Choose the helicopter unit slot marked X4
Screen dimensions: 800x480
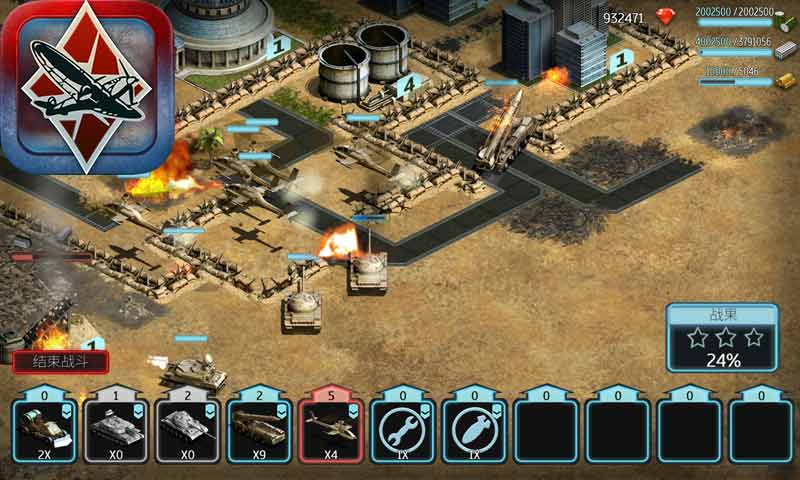tap(331, 430)
